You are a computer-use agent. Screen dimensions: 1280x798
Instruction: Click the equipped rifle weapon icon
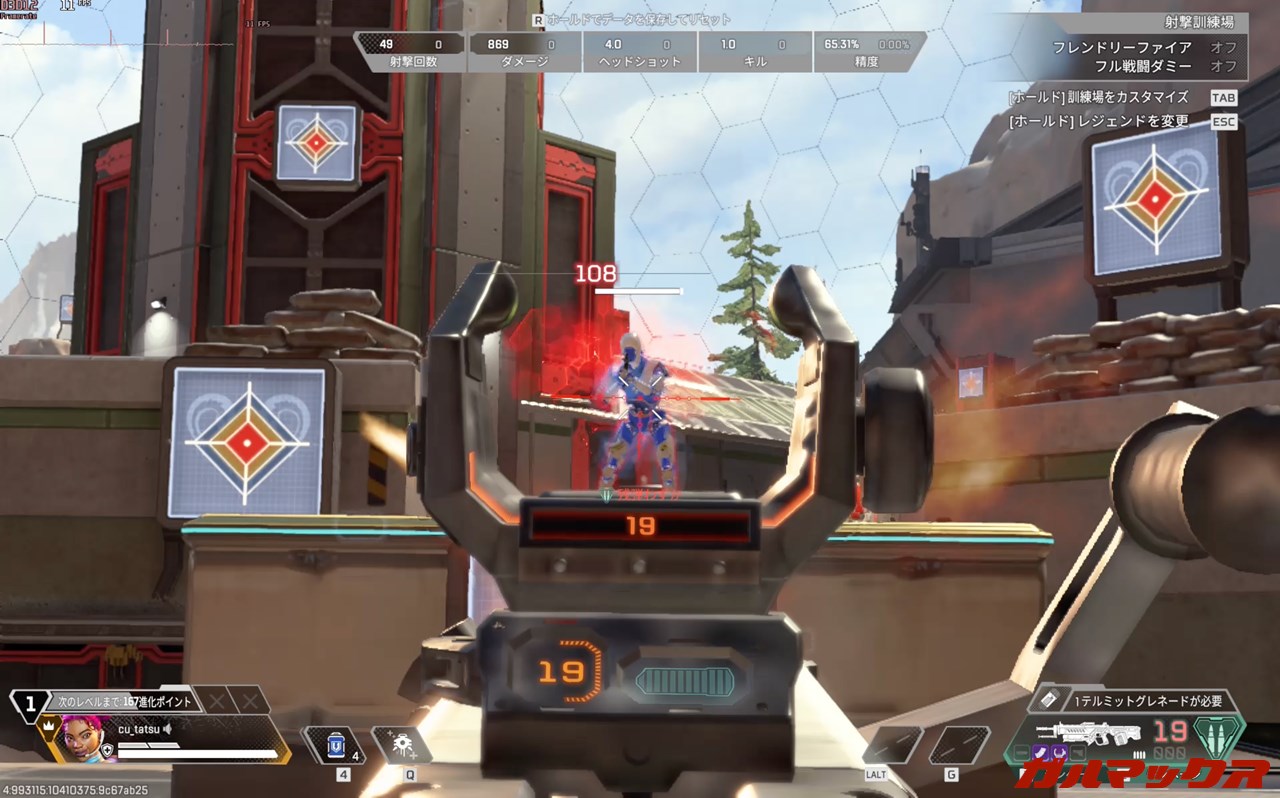pos(1088,732)
